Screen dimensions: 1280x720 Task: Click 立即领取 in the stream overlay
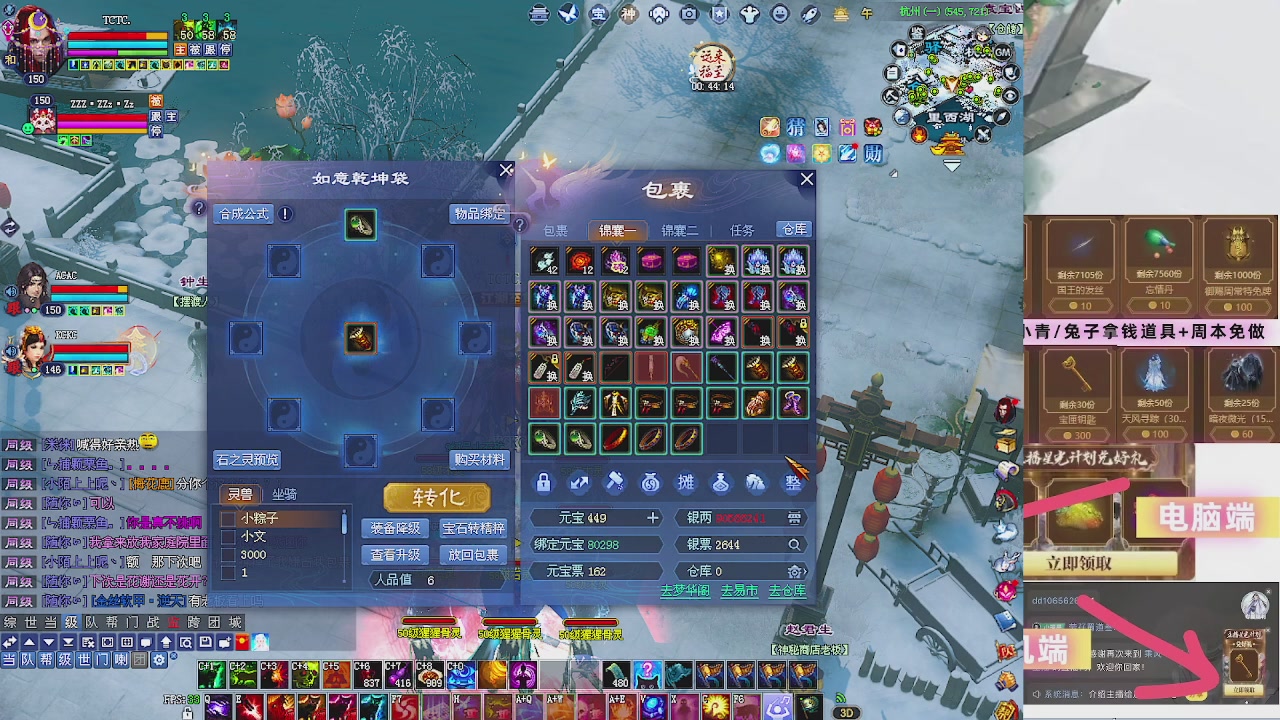[x=1079, y=563]
